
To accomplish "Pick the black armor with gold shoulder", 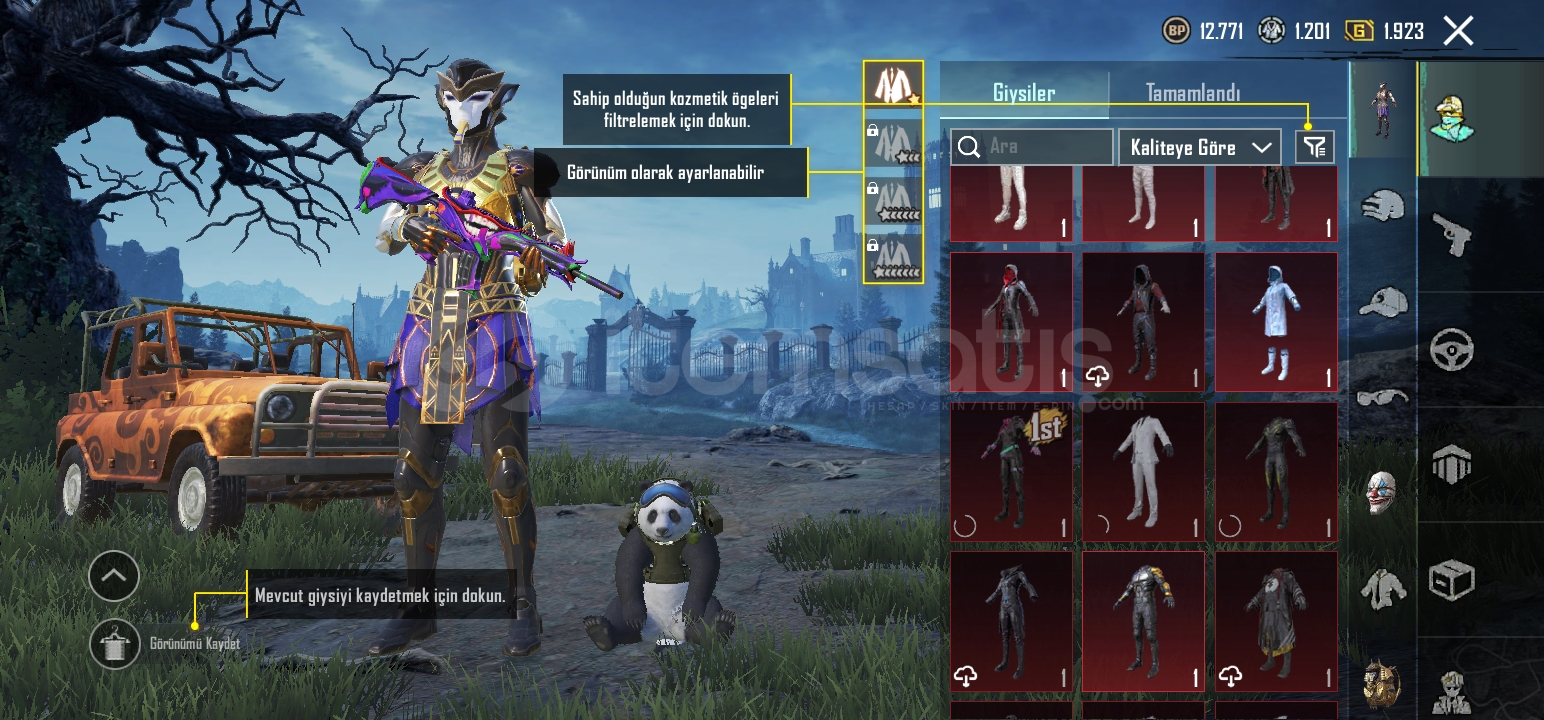I will tap(1143, 621).
